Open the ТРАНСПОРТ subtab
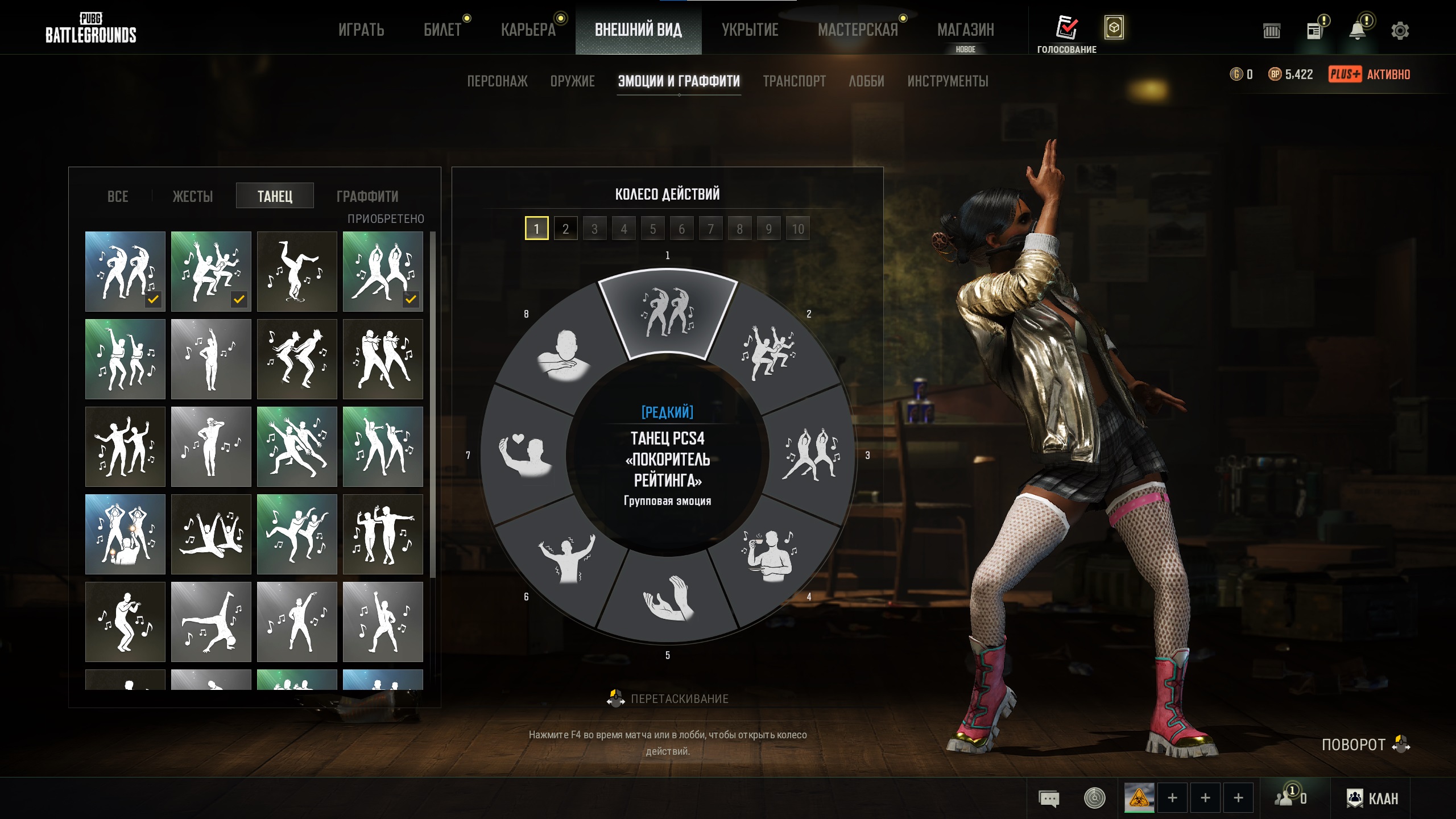1456x819 pixels. pyautogui.click(x=794, y=81)
